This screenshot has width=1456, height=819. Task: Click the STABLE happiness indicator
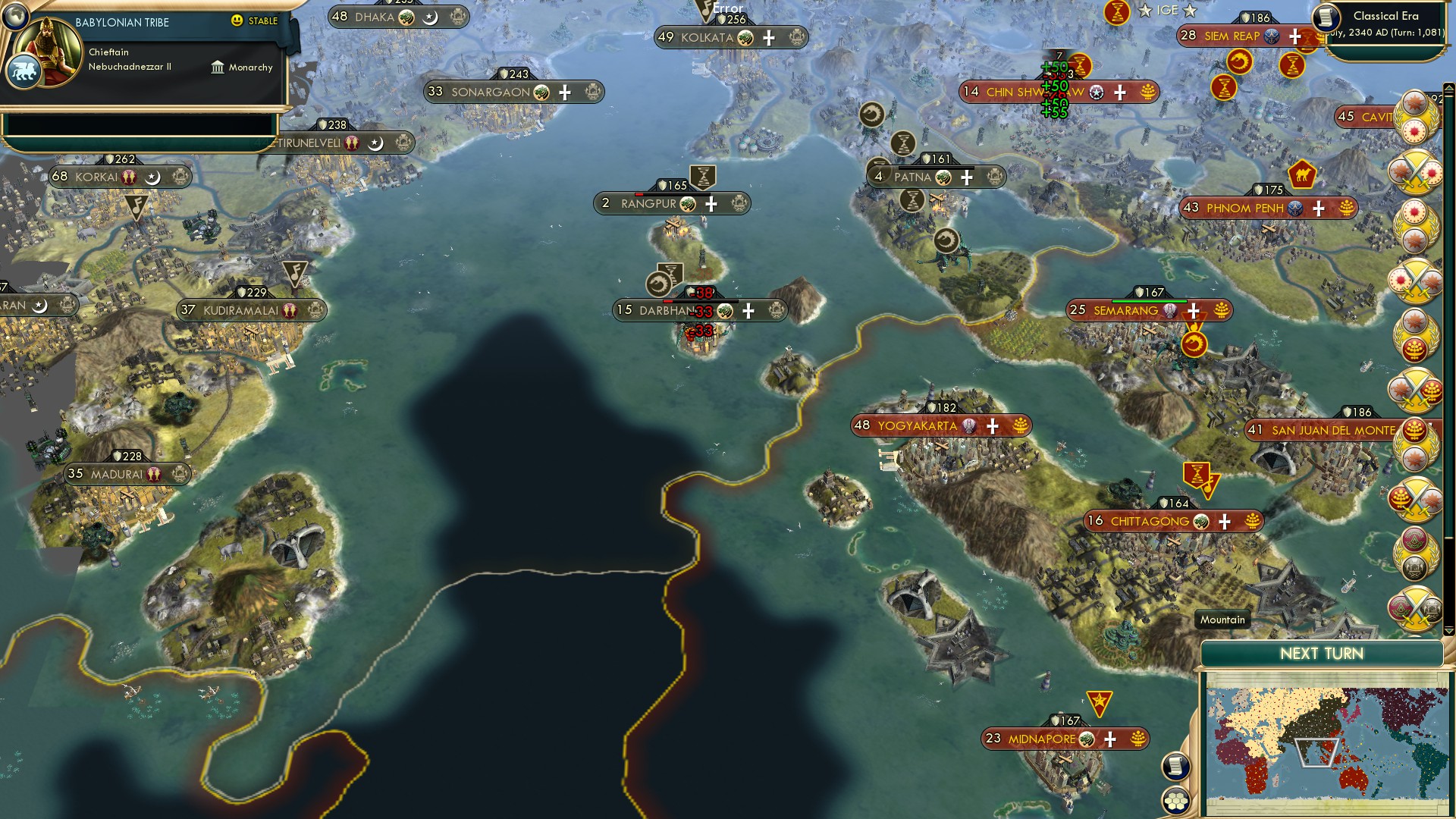coord(250,22)
